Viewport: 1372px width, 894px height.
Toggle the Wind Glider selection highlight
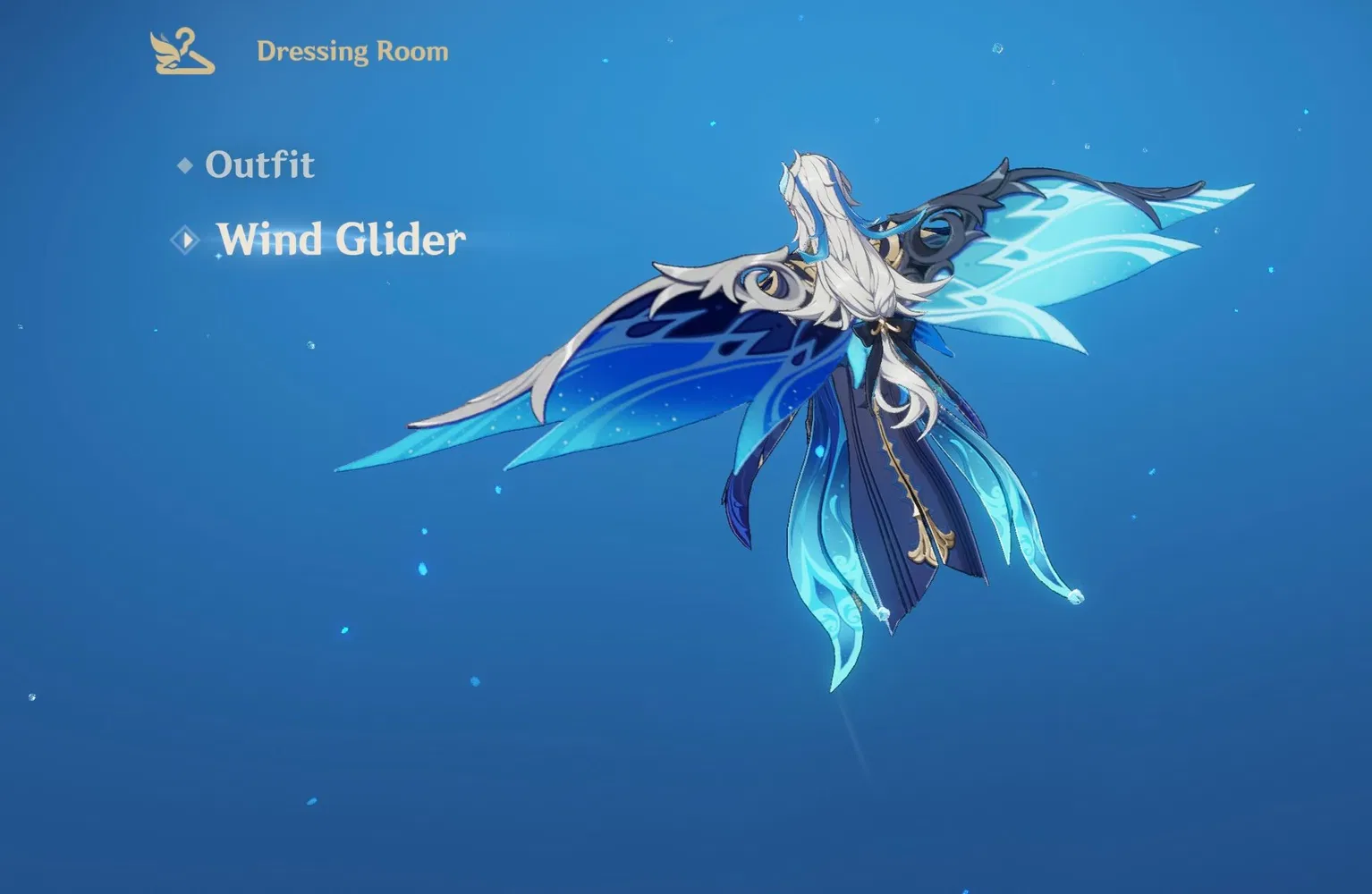coord(343,240)
